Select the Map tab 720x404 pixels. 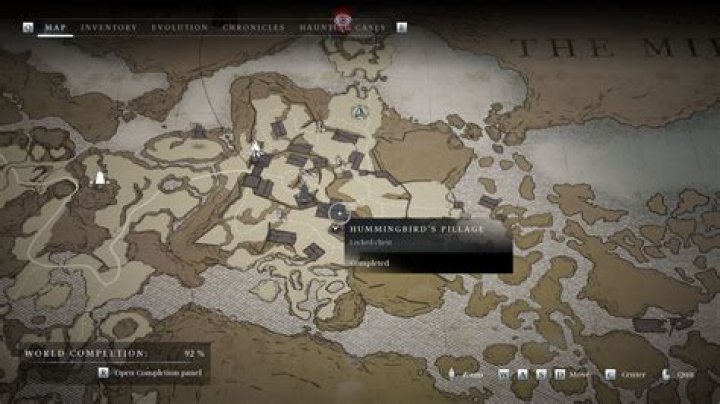[55, 28]
